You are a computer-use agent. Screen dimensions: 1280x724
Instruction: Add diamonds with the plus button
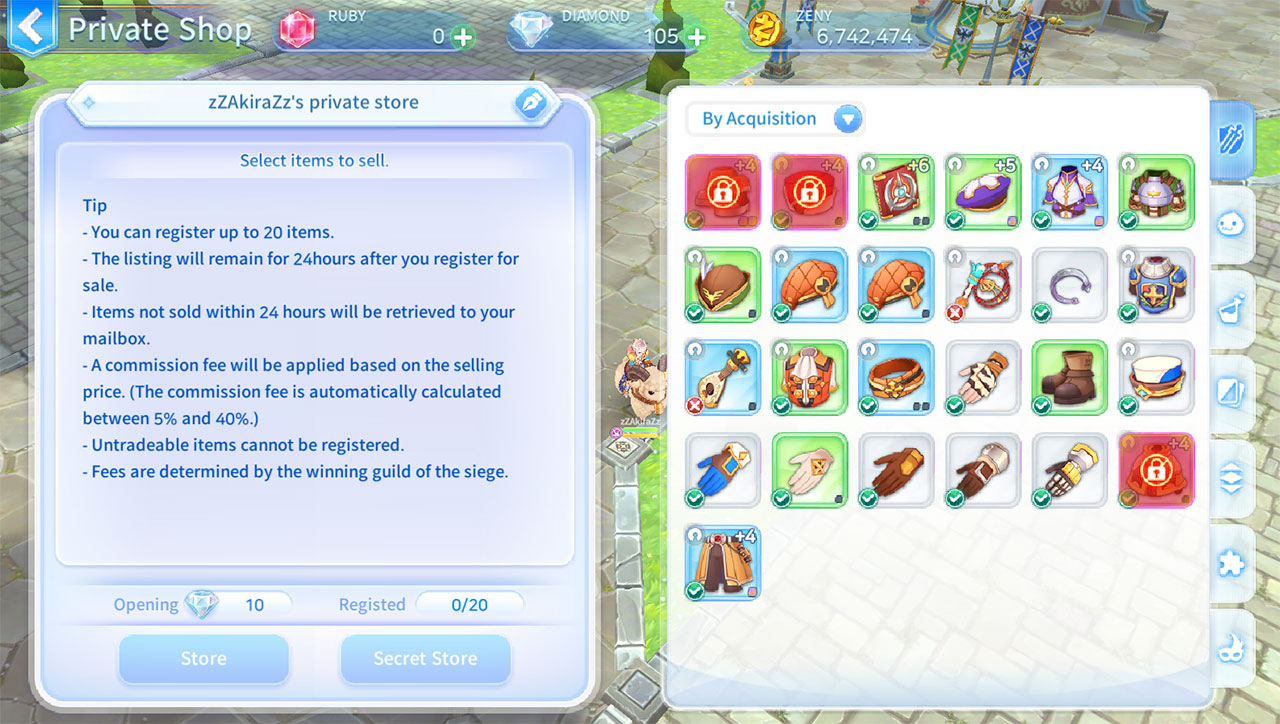(x=695, y=37)
